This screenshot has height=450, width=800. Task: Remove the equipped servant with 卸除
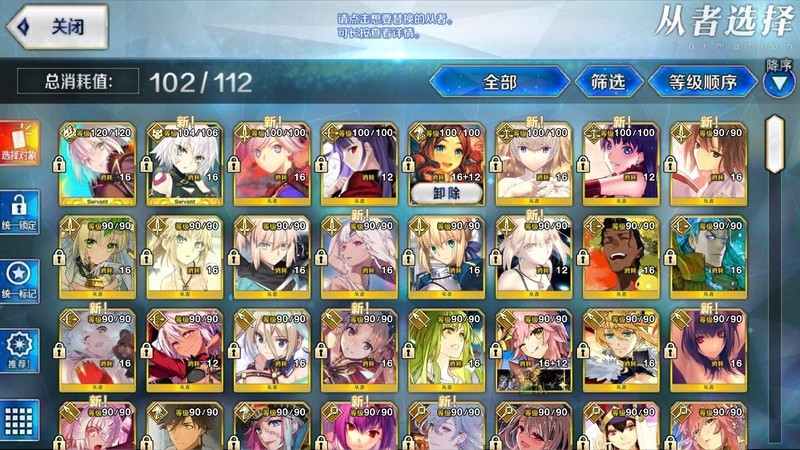tap(446, 193)
